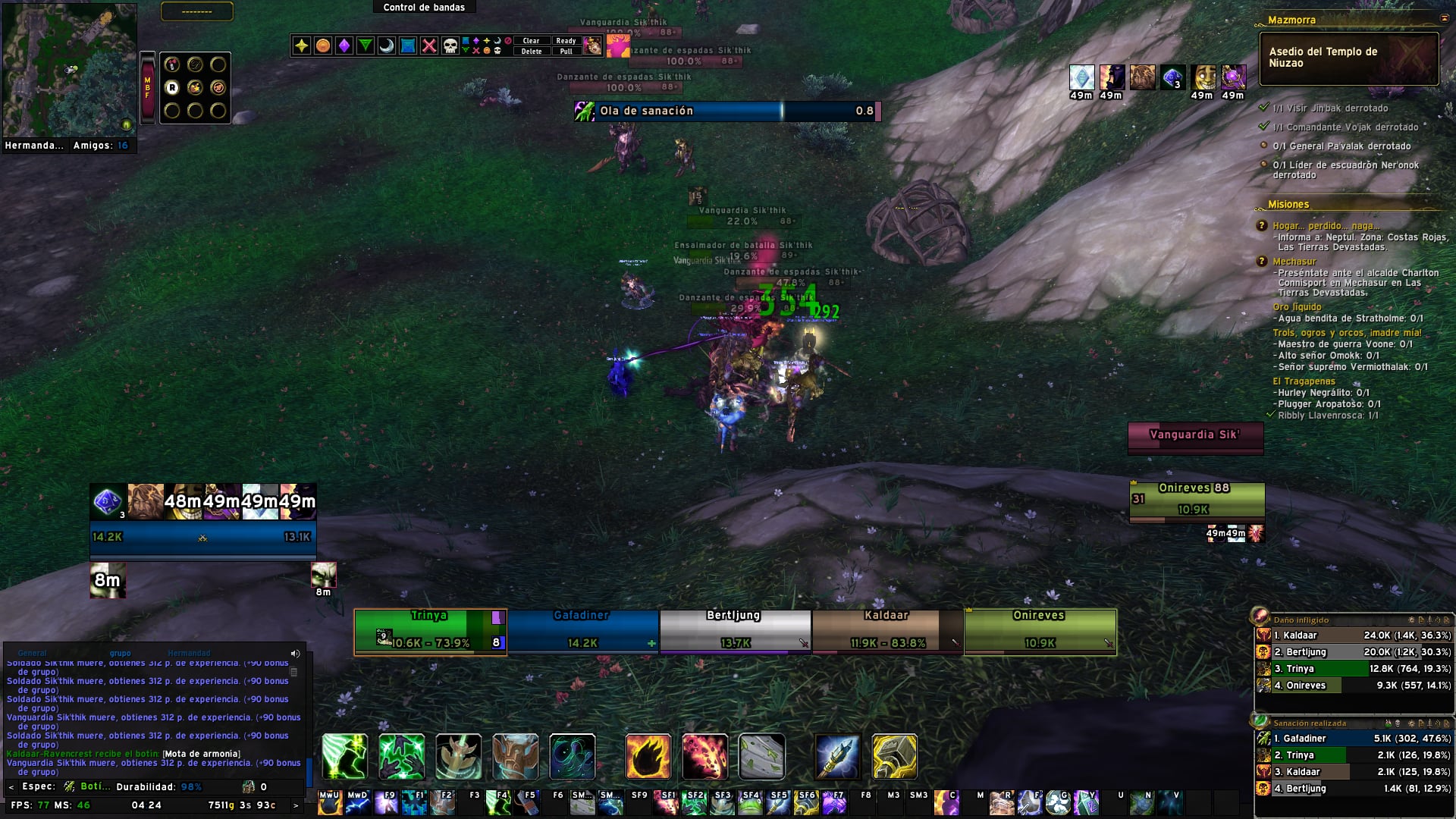Activate the orange flame ability
Image resolution: width=1456 pixels, height=819 pixels.
point(648,757)
